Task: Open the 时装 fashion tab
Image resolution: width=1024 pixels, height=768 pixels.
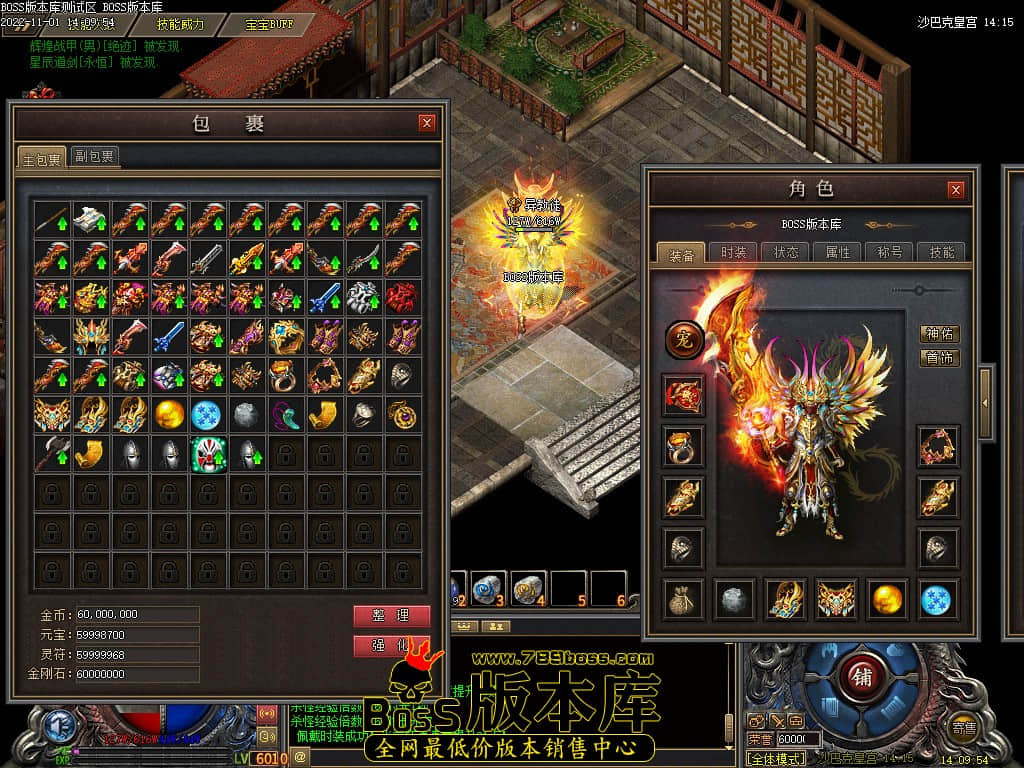Action: pos(733,252)
